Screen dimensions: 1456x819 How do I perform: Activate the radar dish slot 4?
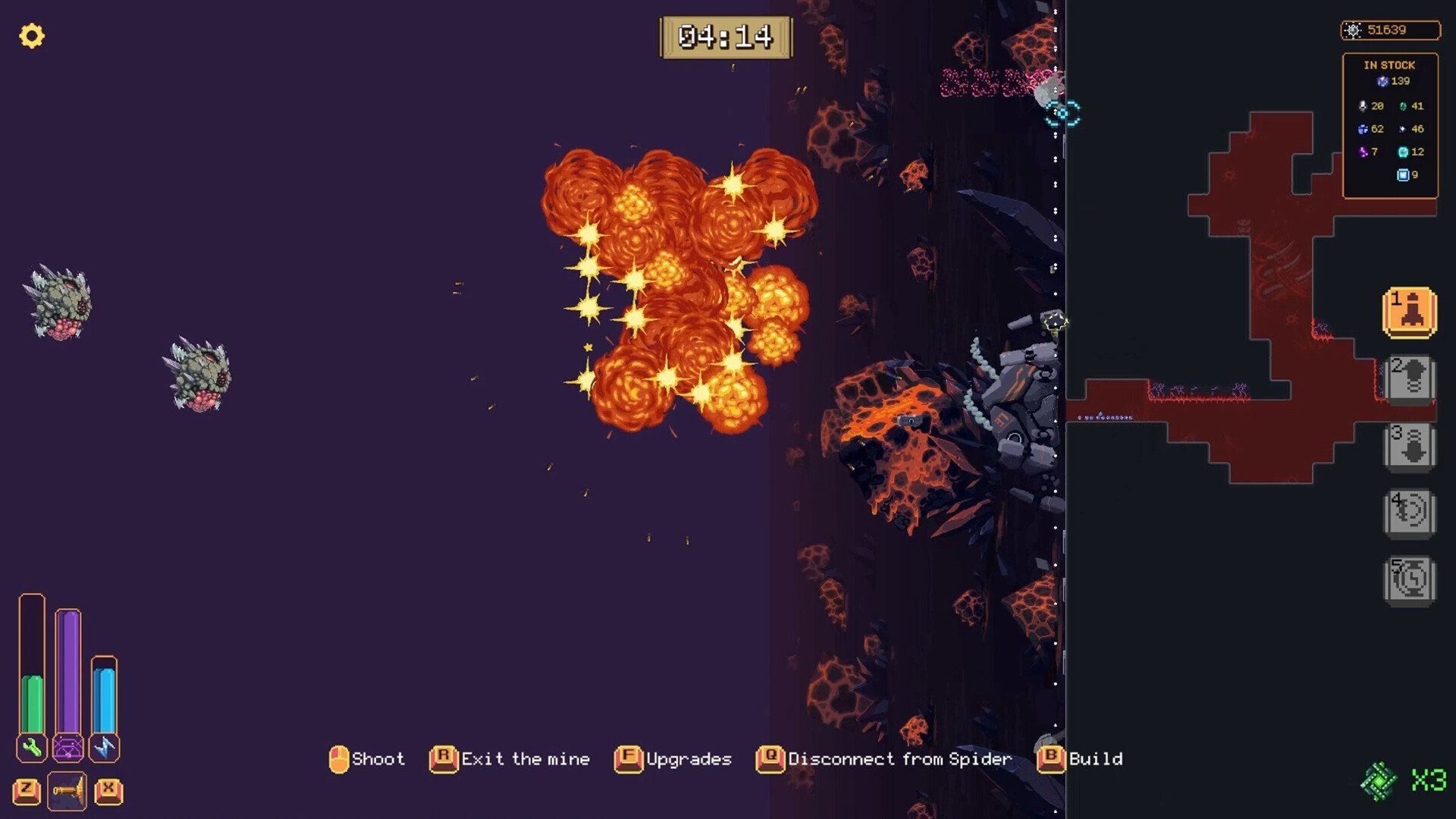pyautogui.click(x=1410, y=513)
